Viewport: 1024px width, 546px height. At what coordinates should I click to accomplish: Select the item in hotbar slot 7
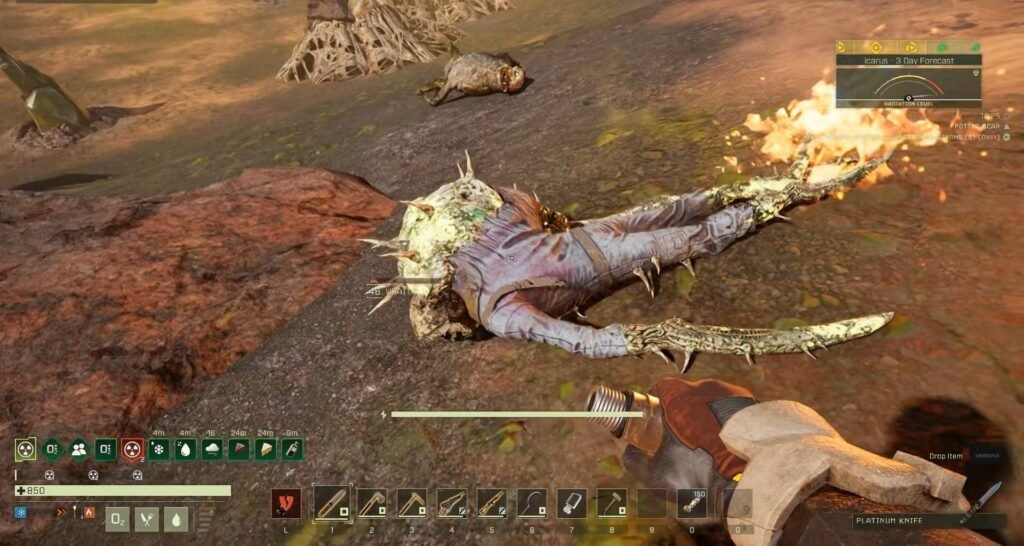(571, 503)
